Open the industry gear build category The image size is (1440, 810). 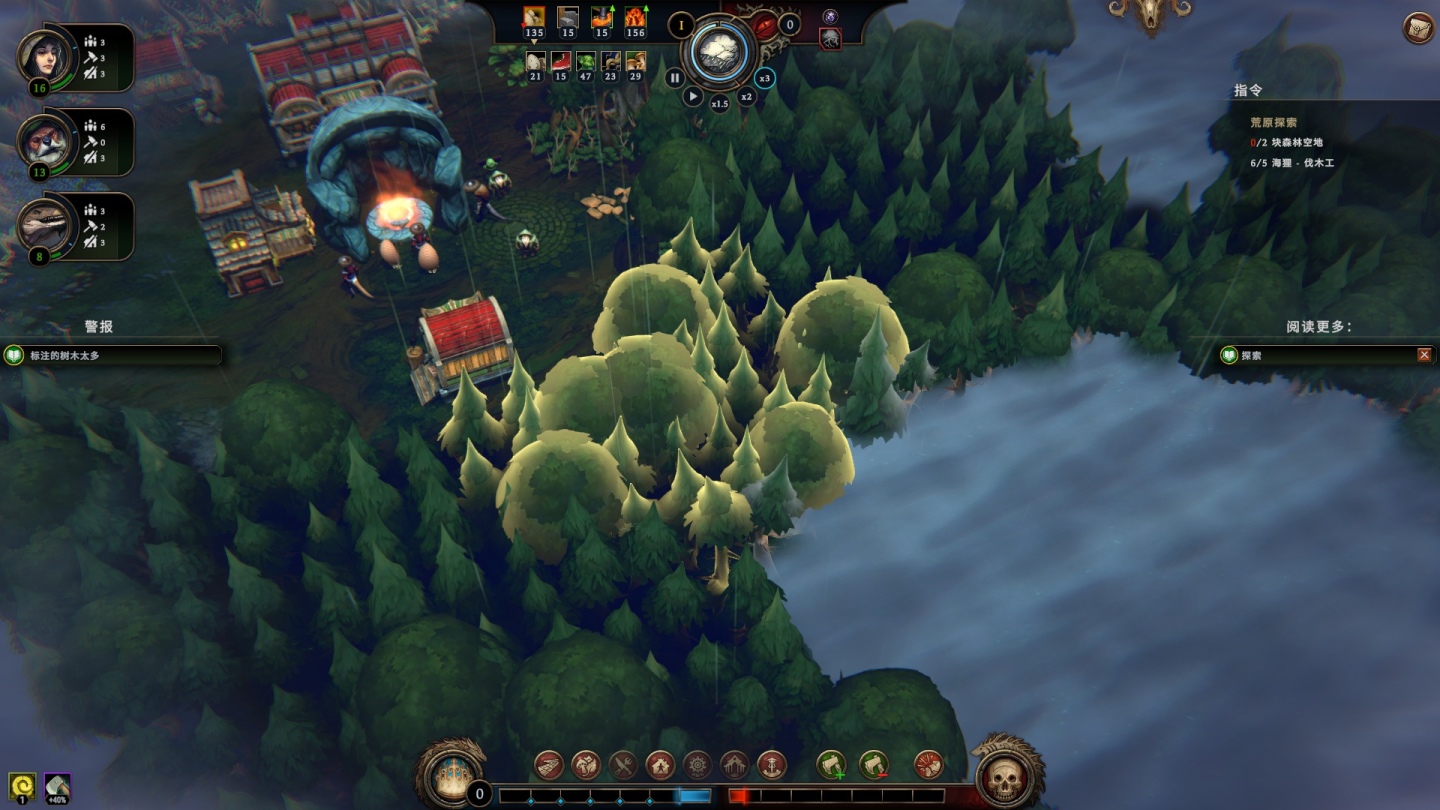coord(697,765)
